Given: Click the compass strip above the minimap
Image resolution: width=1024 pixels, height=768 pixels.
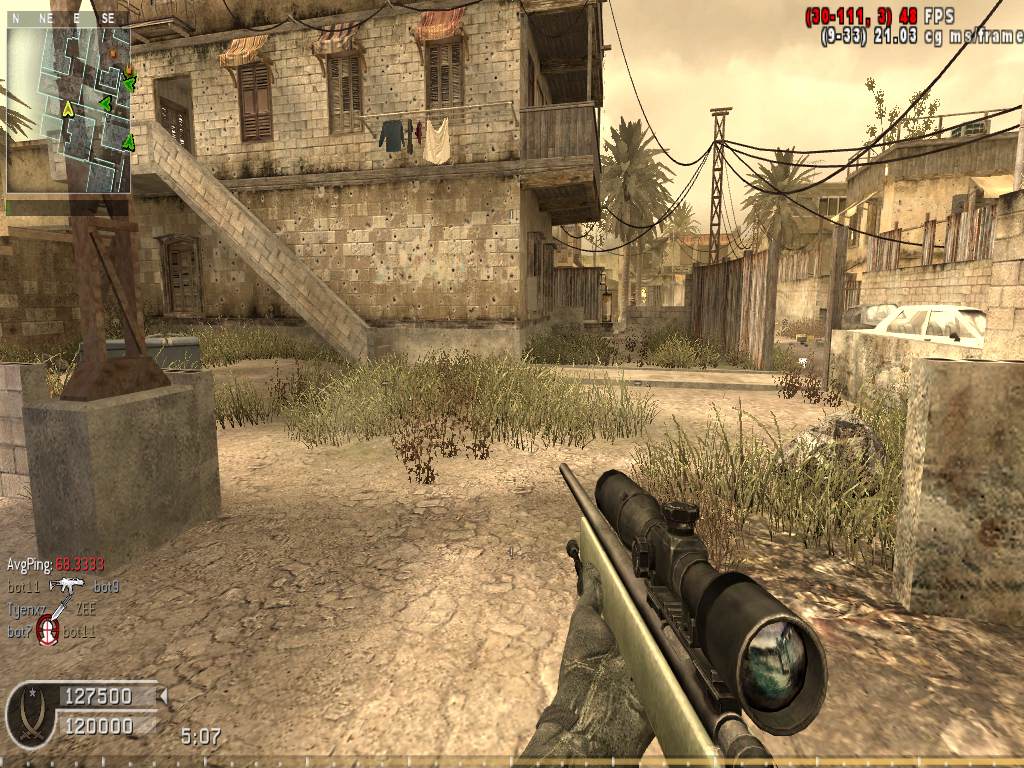Looking at the screenshot, I should [68, 19].
